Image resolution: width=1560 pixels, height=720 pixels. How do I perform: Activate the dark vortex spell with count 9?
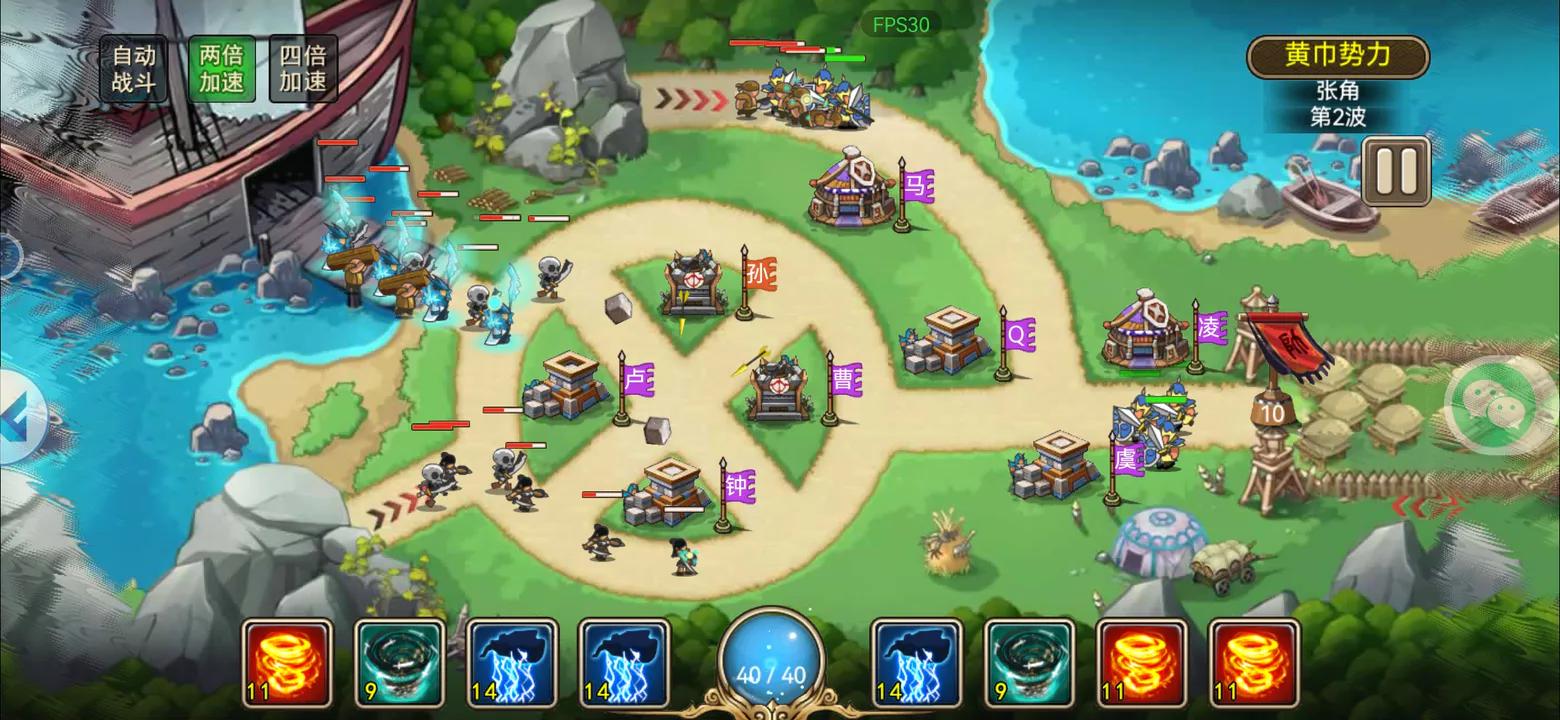[x=399, y=660]
